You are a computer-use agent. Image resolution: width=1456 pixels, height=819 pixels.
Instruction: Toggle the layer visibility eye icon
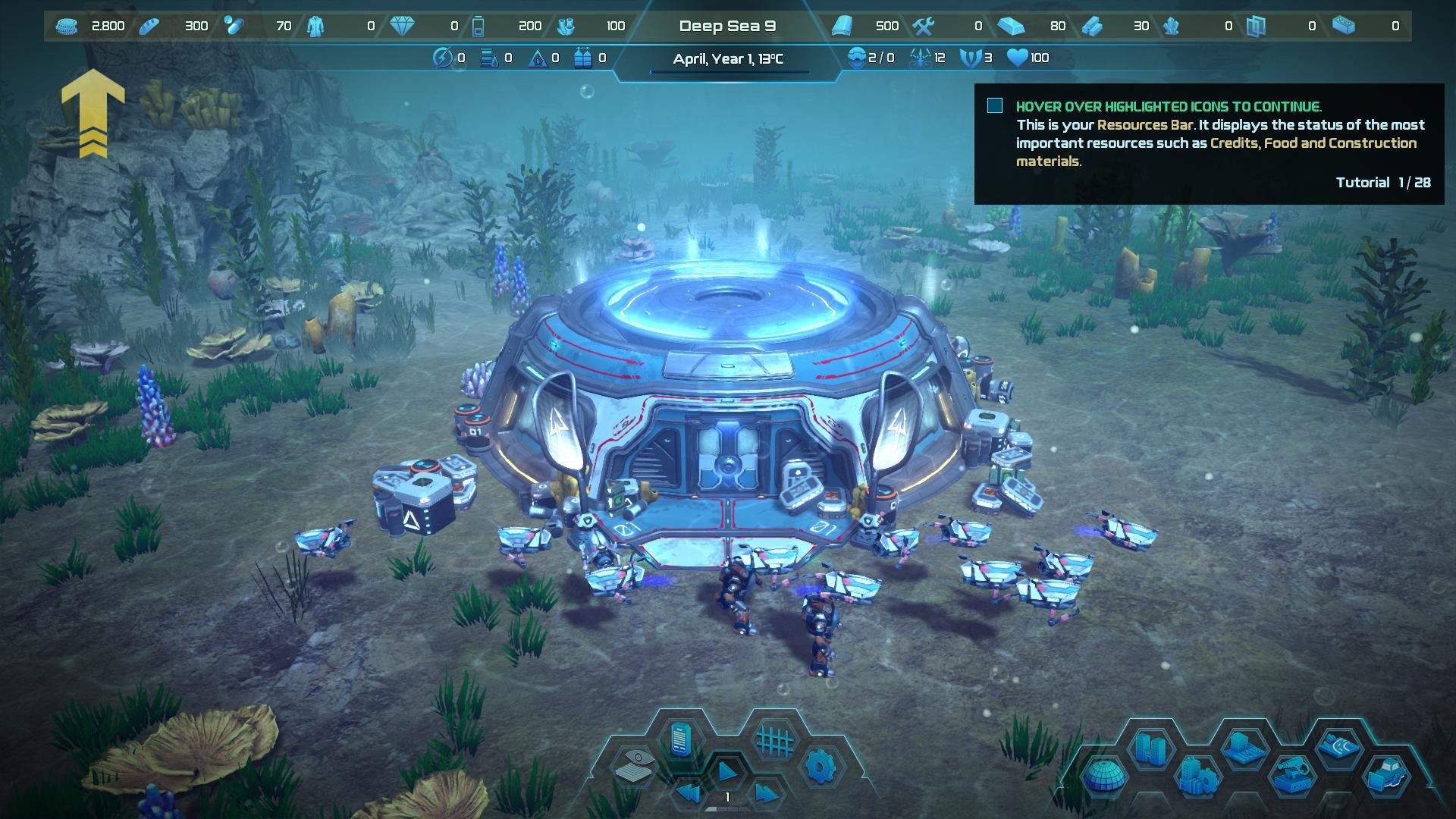[x=635, y=766]
